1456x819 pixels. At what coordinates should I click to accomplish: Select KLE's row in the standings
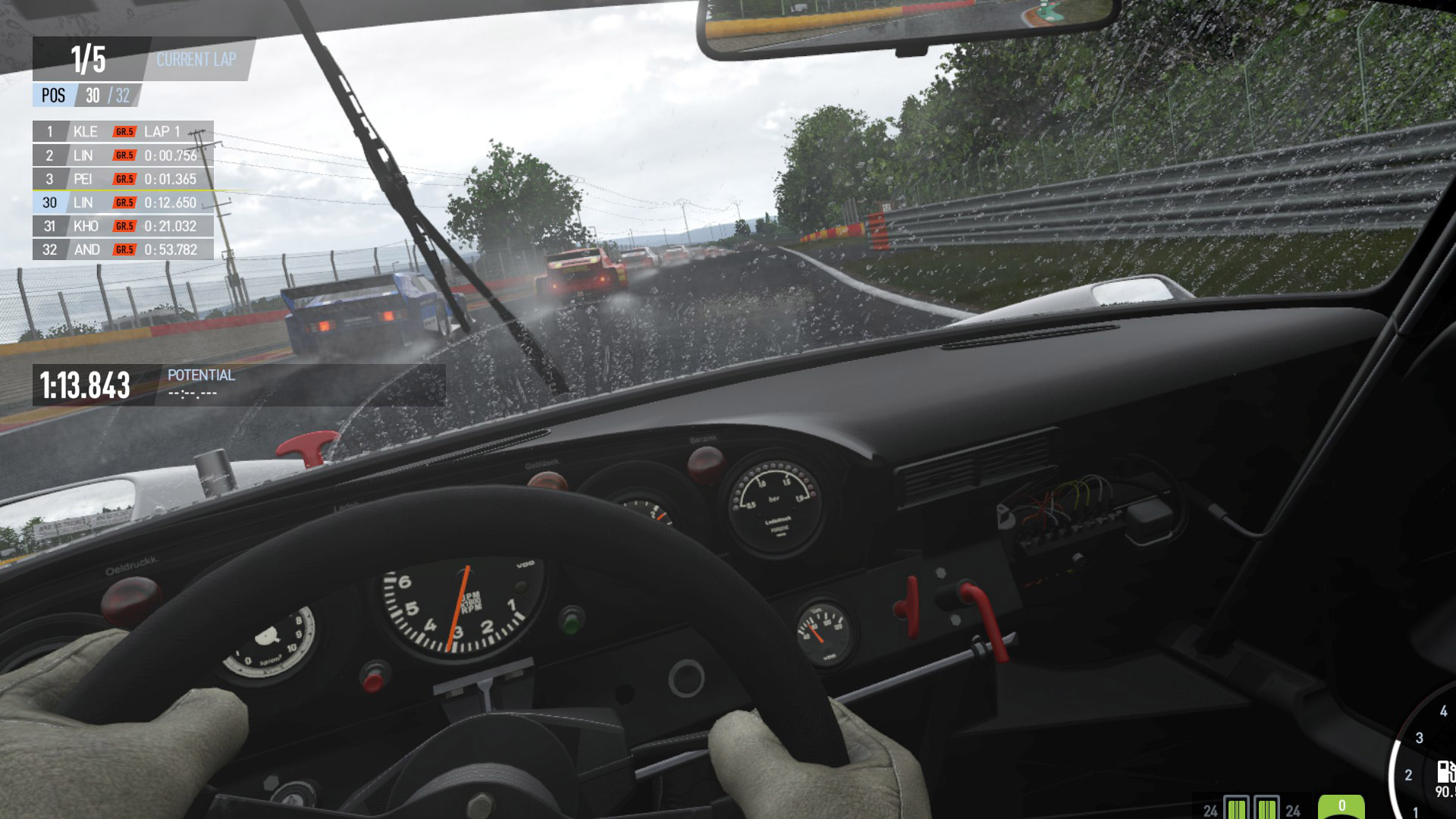pyautogui.click(x=123, y=131)
